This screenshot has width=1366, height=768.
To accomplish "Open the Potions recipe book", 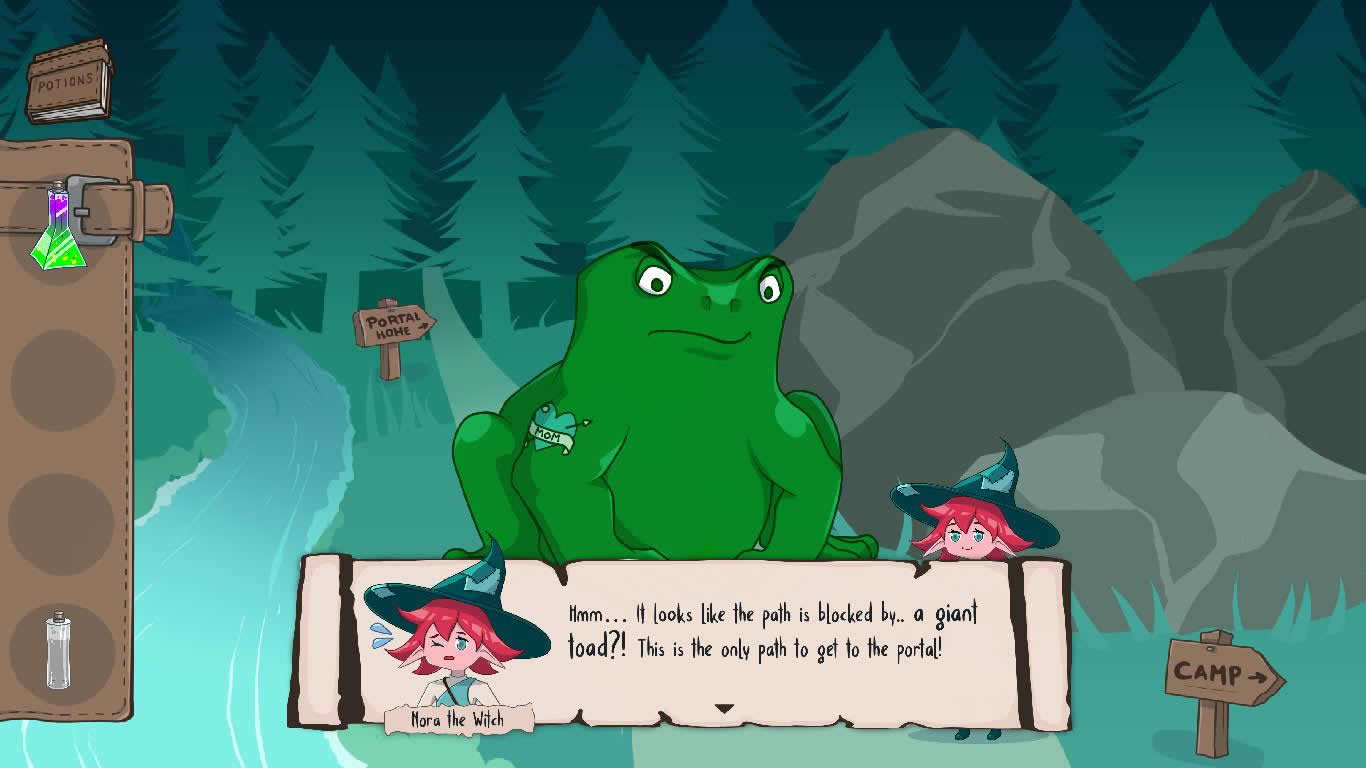I will [x=68, y=82].
